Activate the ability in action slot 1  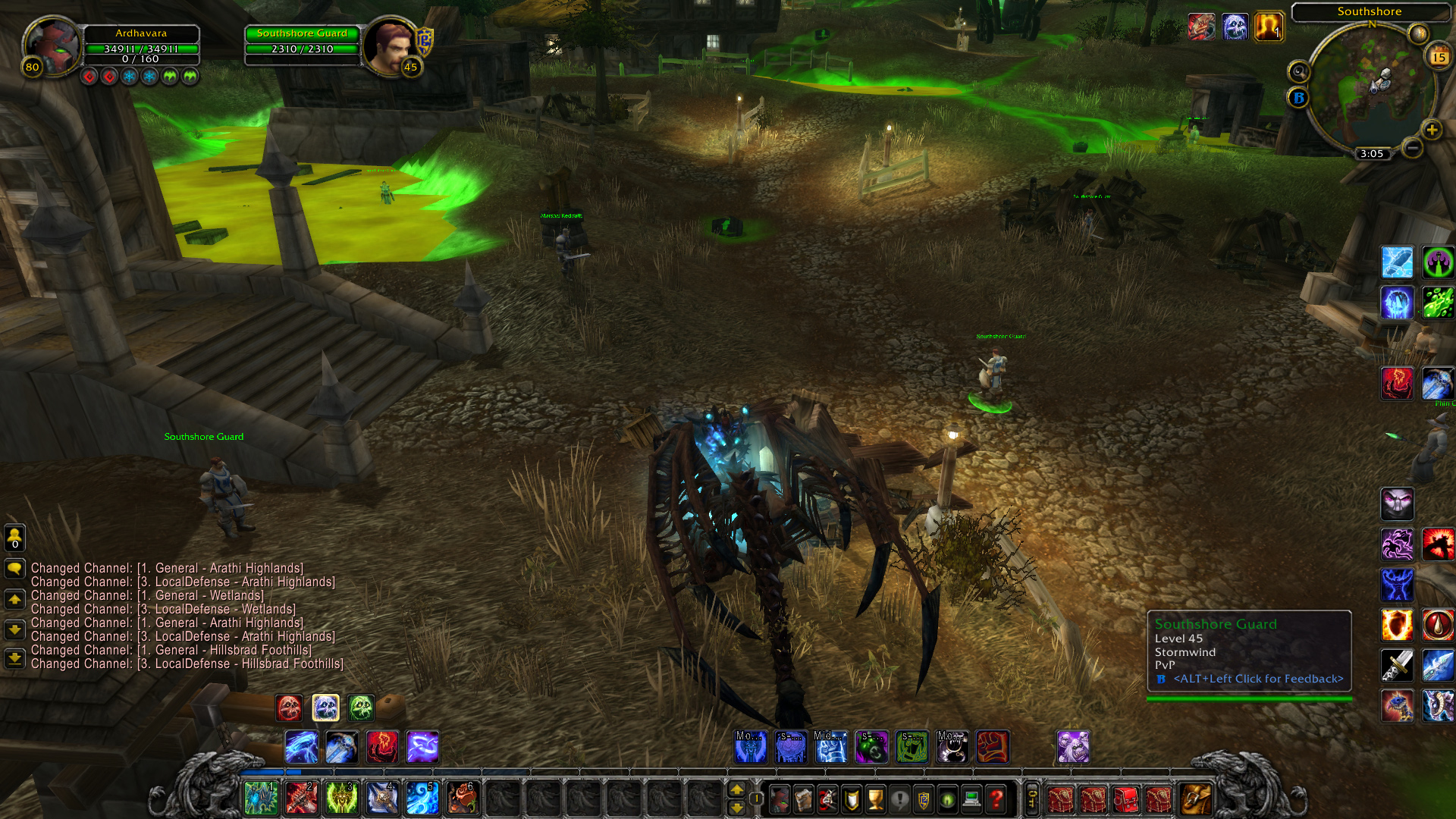[x=261, y=799]
